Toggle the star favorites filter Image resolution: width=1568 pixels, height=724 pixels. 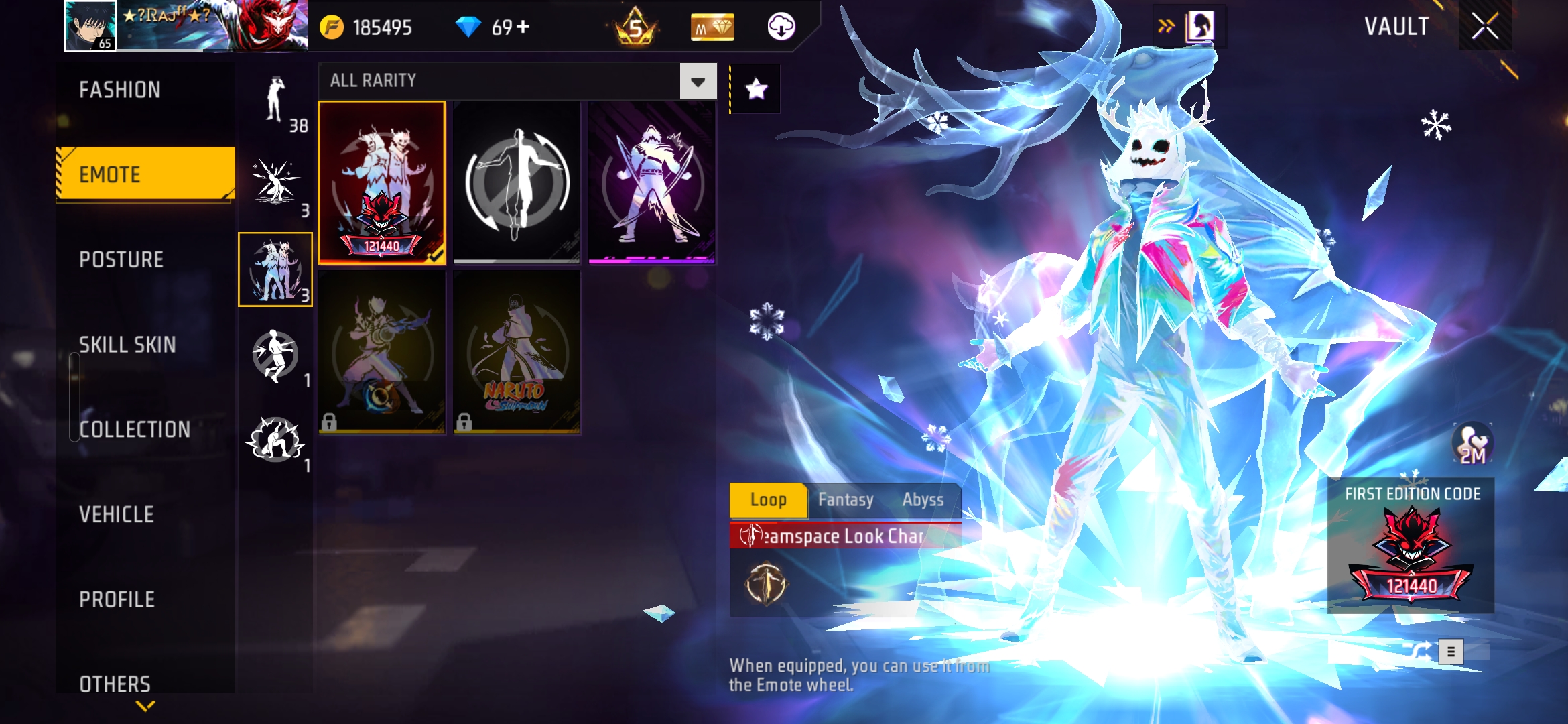(x=756, y=88)
